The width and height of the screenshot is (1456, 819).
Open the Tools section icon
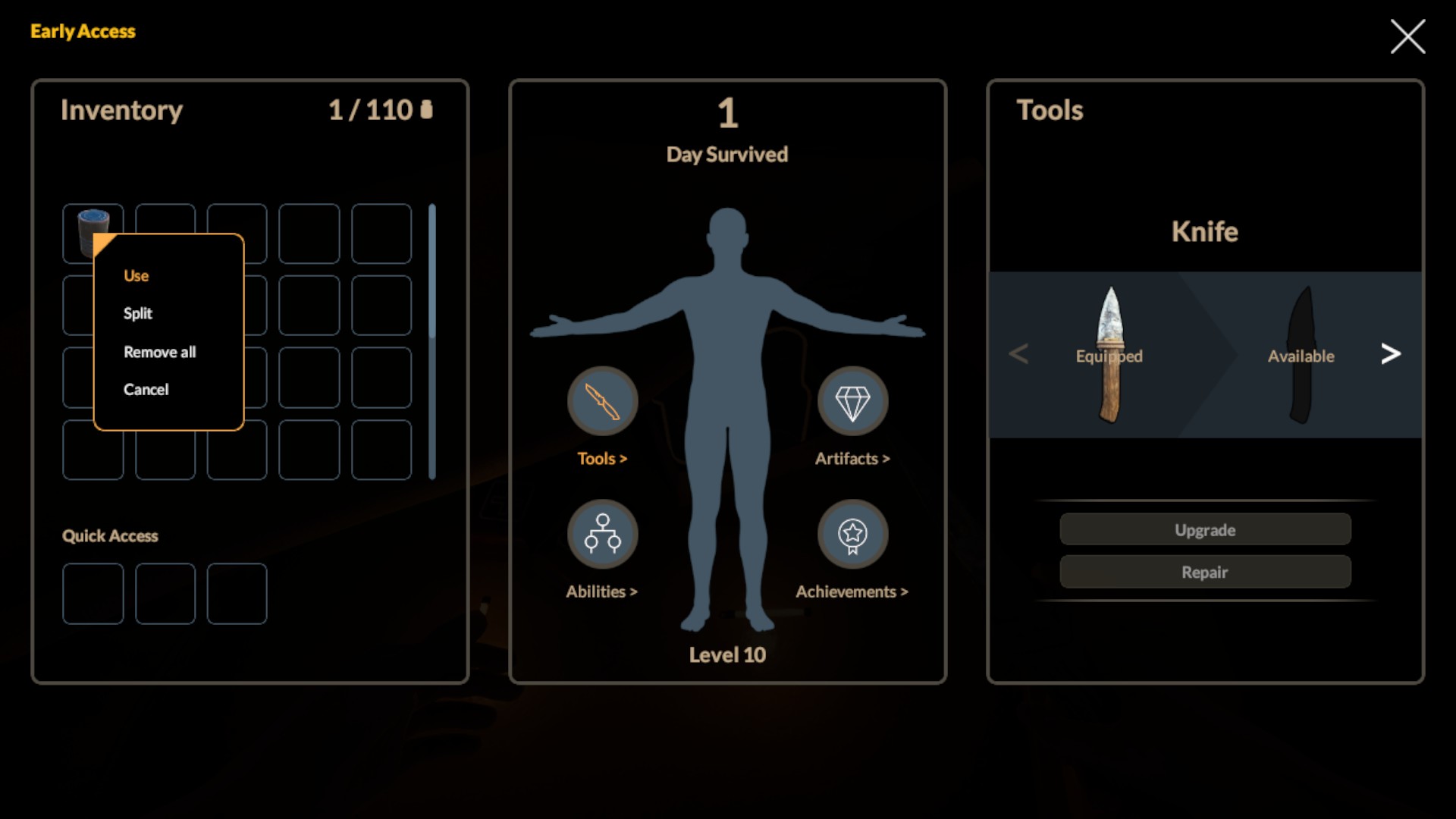(x=602, y=401)
